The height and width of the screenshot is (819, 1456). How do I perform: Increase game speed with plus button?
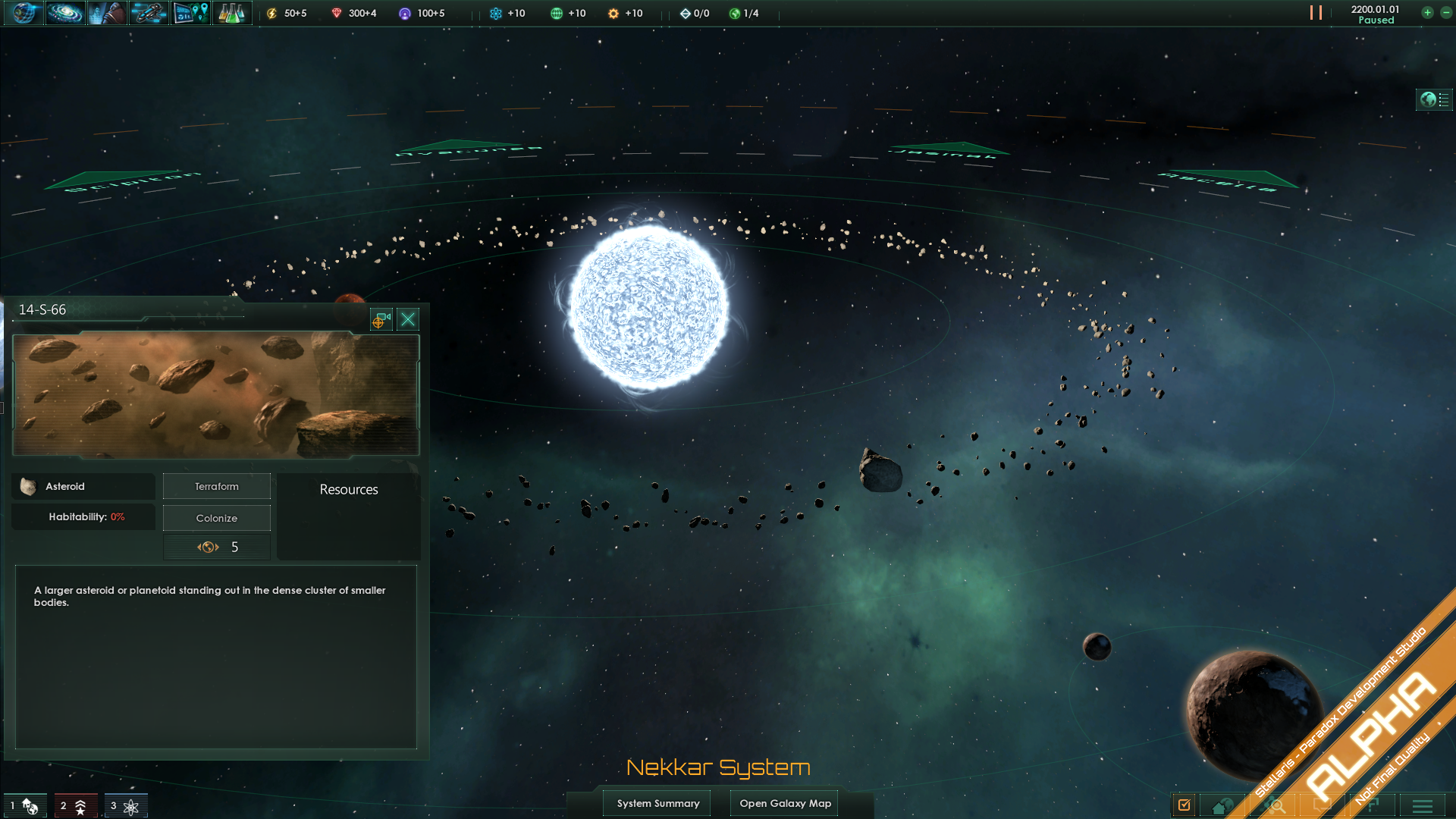[x=1427, y=13]
